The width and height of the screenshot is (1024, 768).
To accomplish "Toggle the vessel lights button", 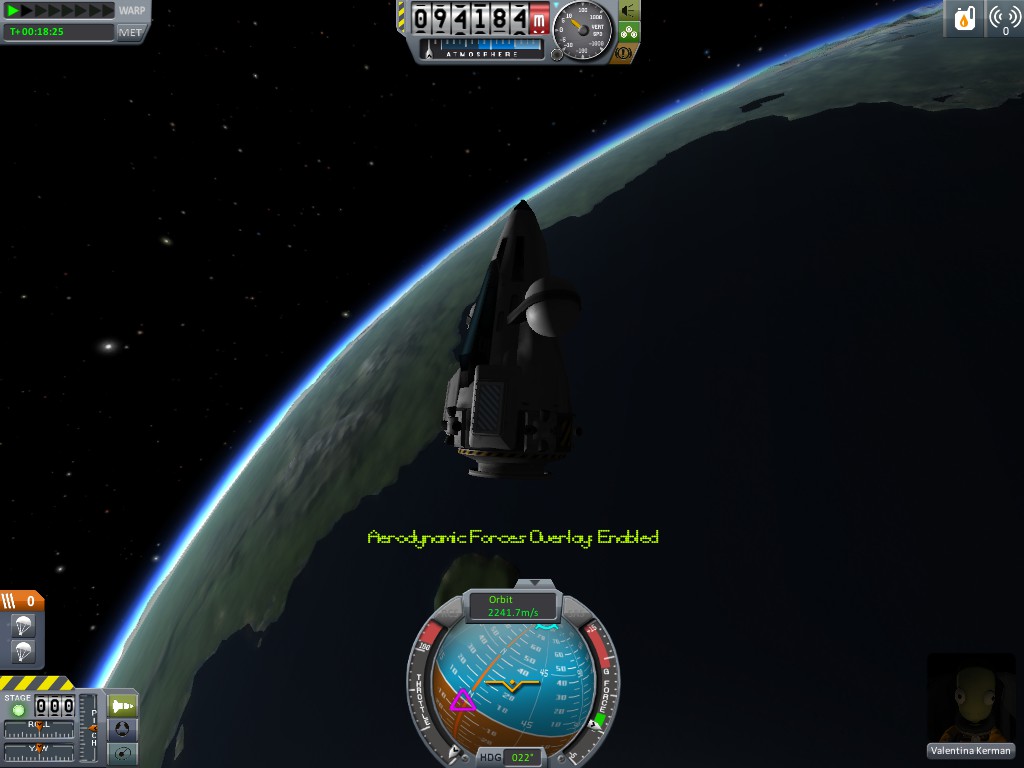I will click(x=630, y=10).
